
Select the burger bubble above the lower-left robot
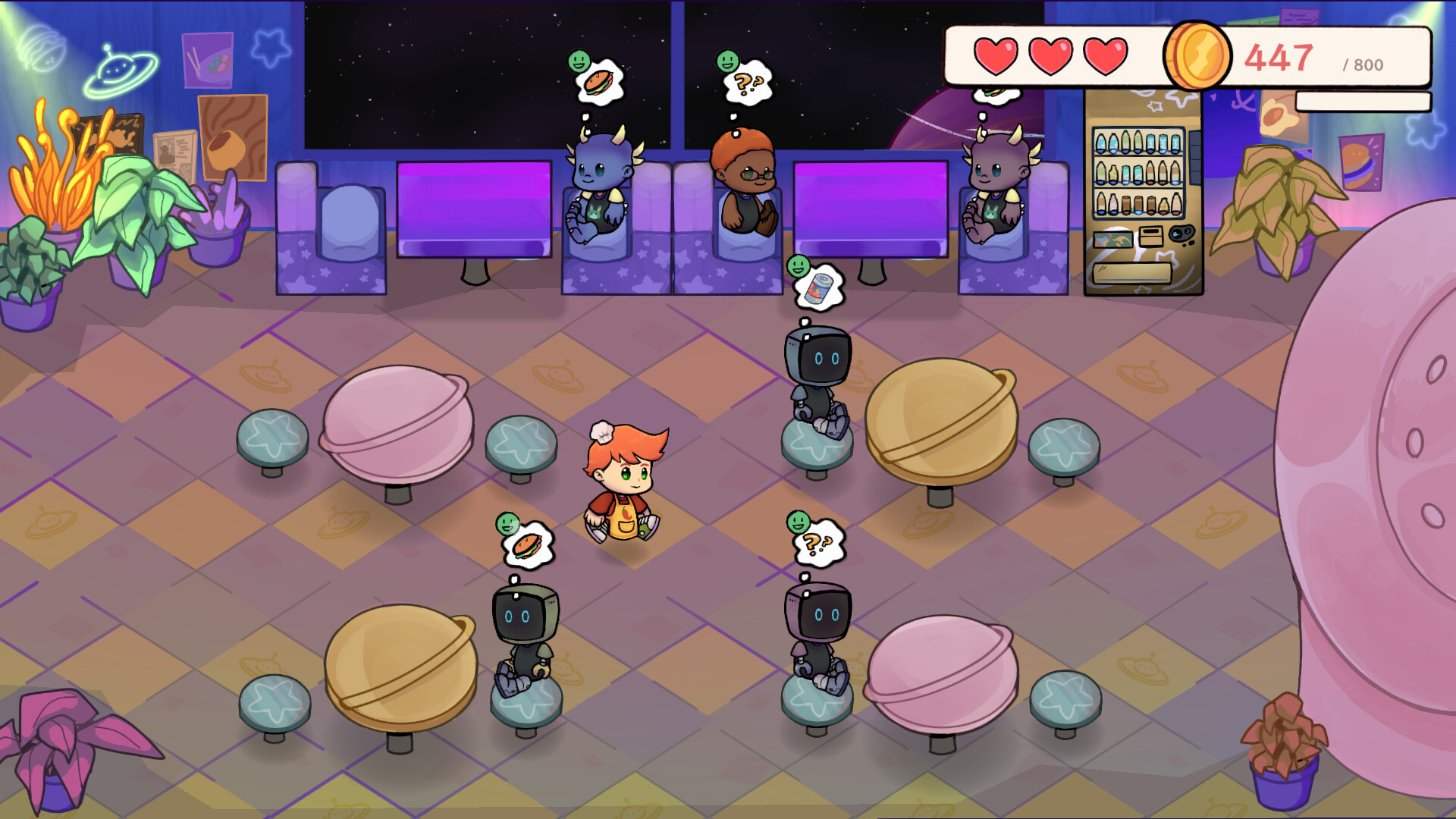coord(529,546)
